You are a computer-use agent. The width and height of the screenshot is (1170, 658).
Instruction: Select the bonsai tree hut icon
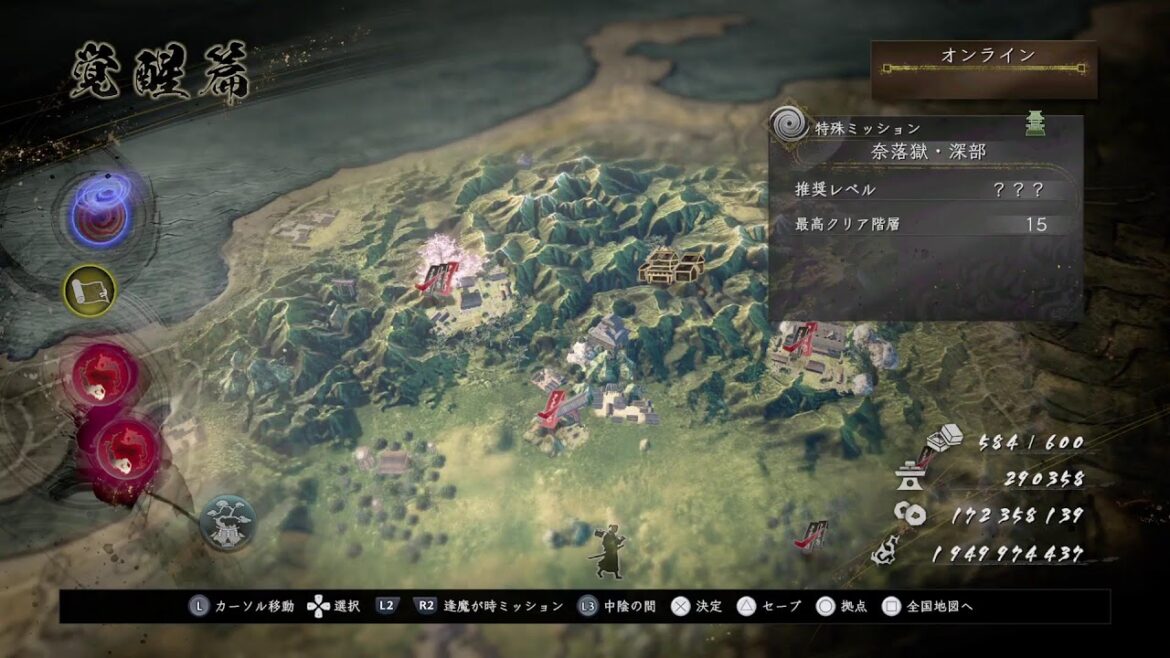tap(227, 520)
